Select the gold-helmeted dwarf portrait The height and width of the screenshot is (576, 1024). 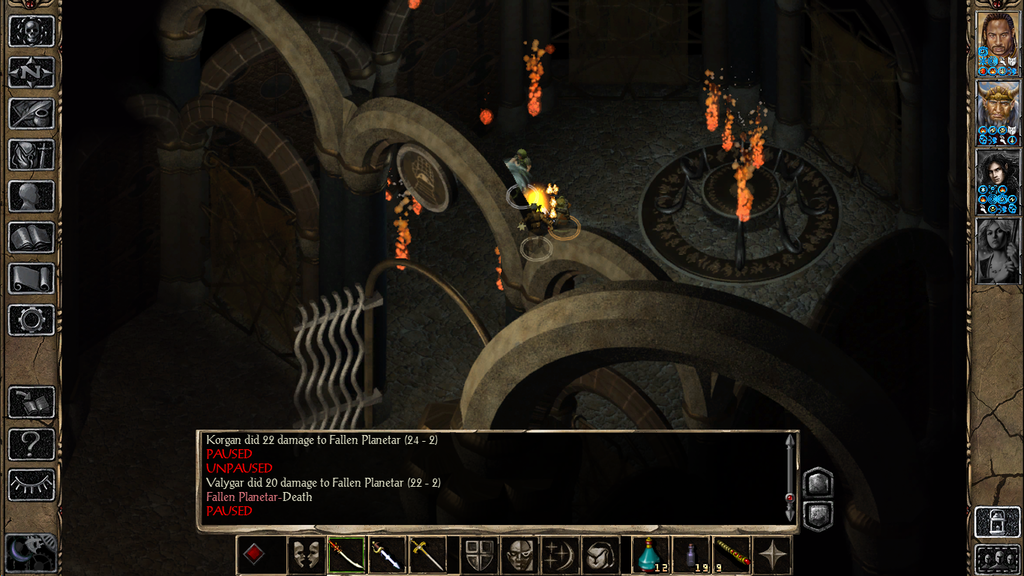pos(997,112)
